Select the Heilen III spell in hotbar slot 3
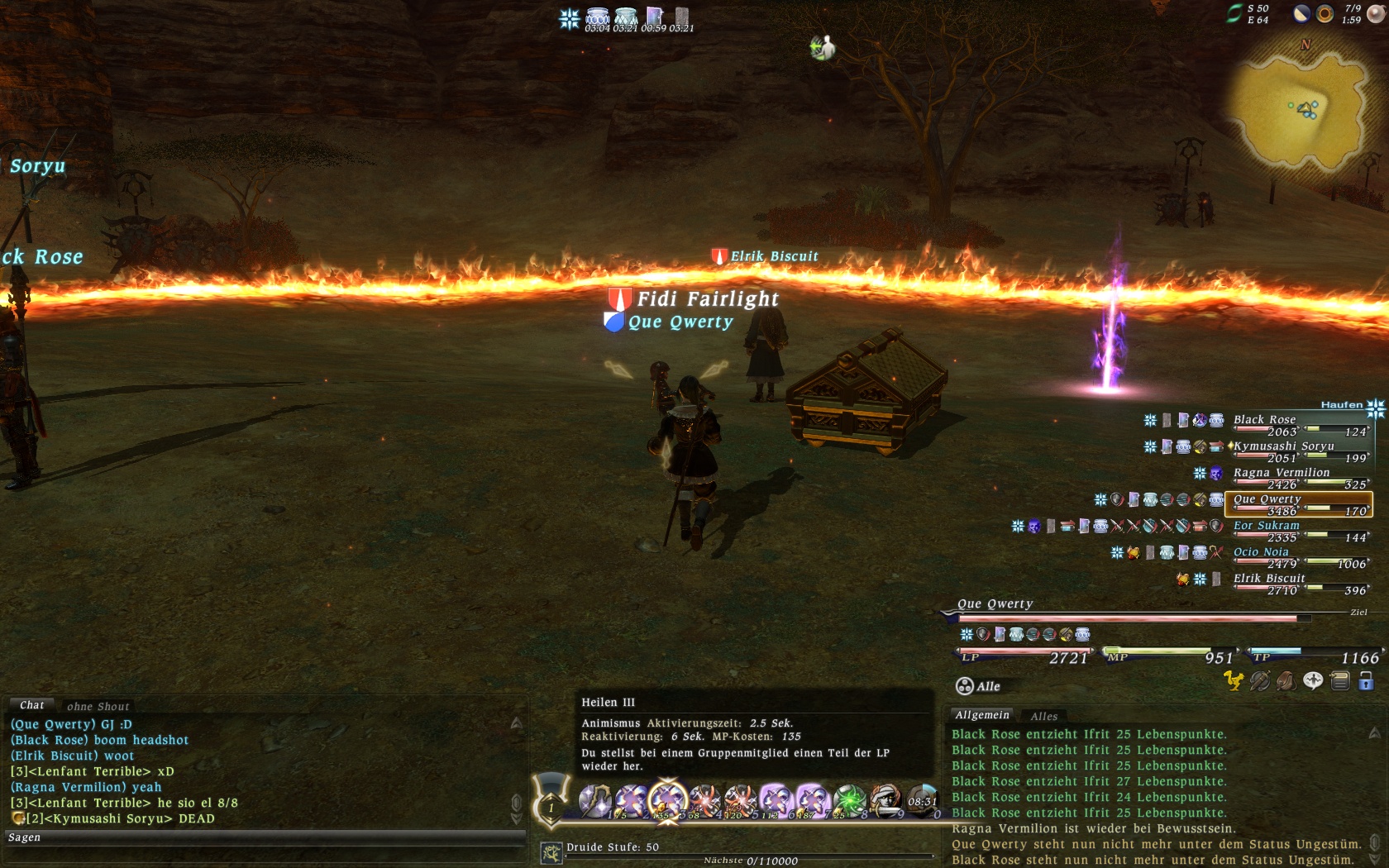Screen dimensions: 1389x868 coord(667,800)
